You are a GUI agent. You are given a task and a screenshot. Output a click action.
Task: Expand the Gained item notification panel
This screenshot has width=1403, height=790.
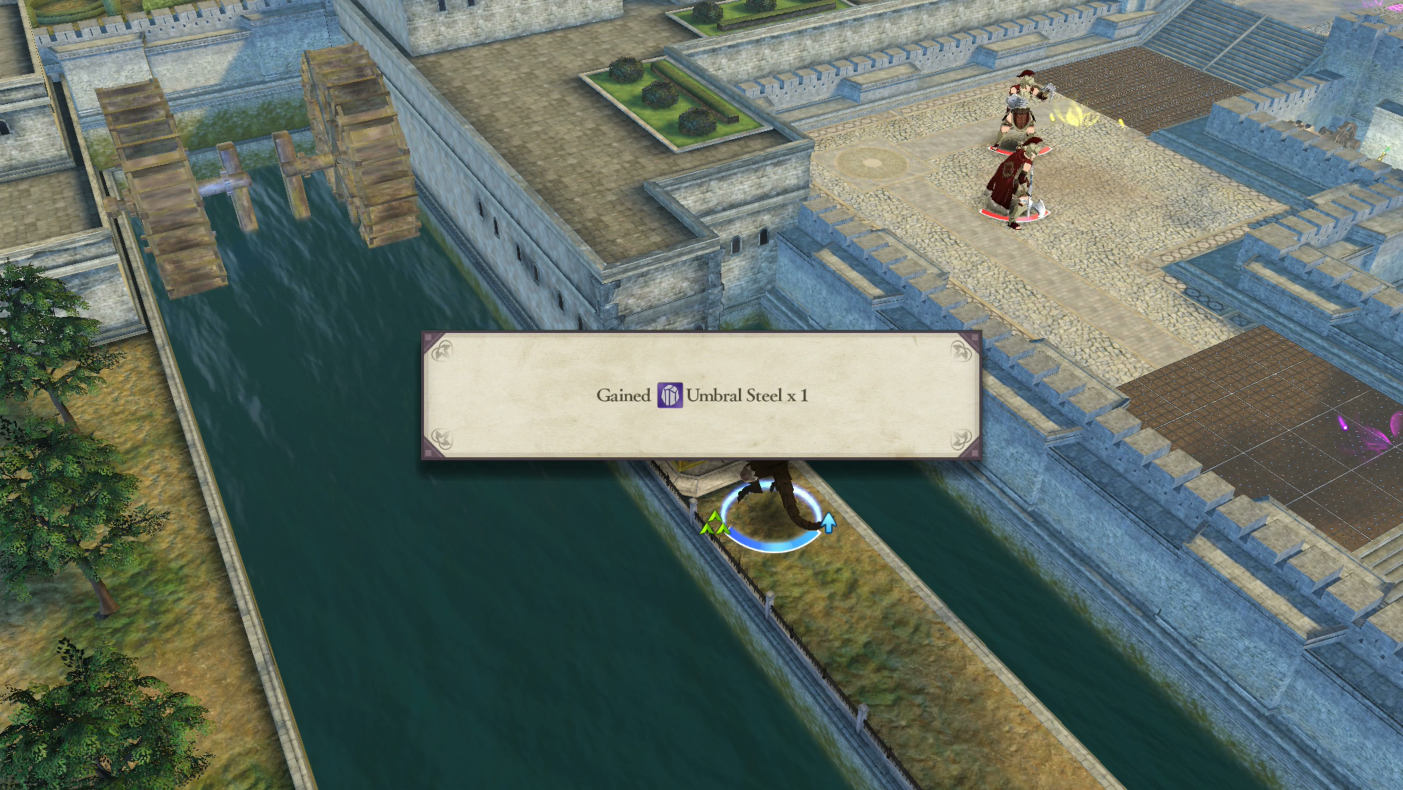tap(700, 395)
